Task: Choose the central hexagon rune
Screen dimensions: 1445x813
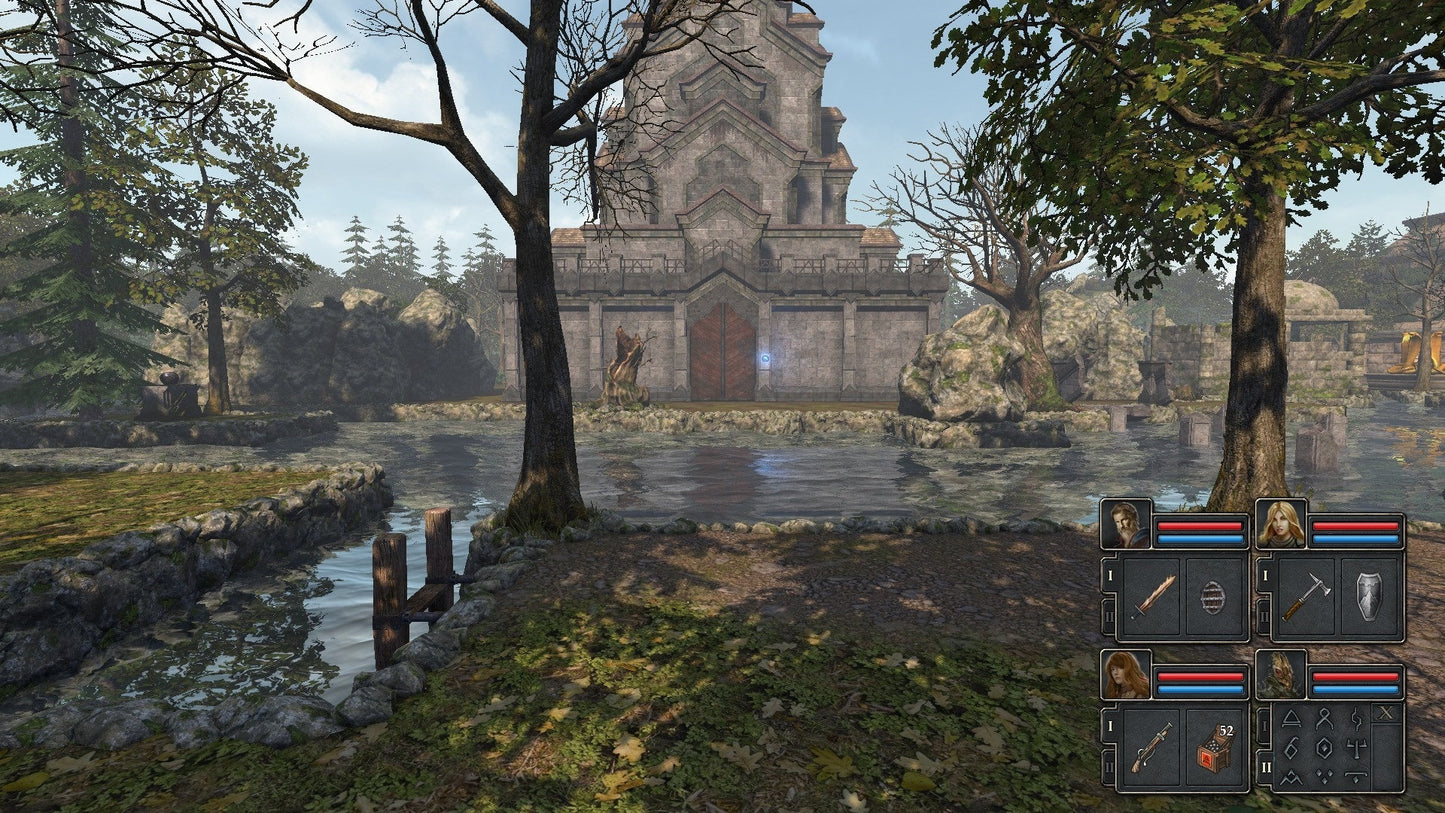Action: (x=1324, y=746)
